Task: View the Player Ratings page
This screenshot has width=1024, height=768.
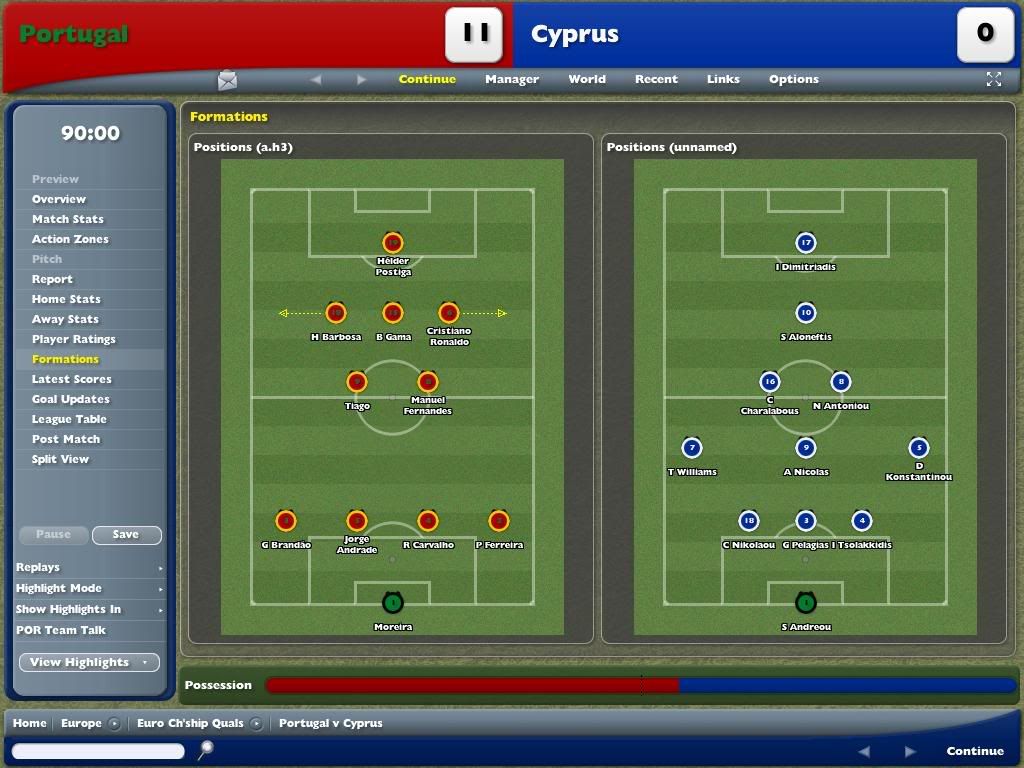Action: pos(73,339)
